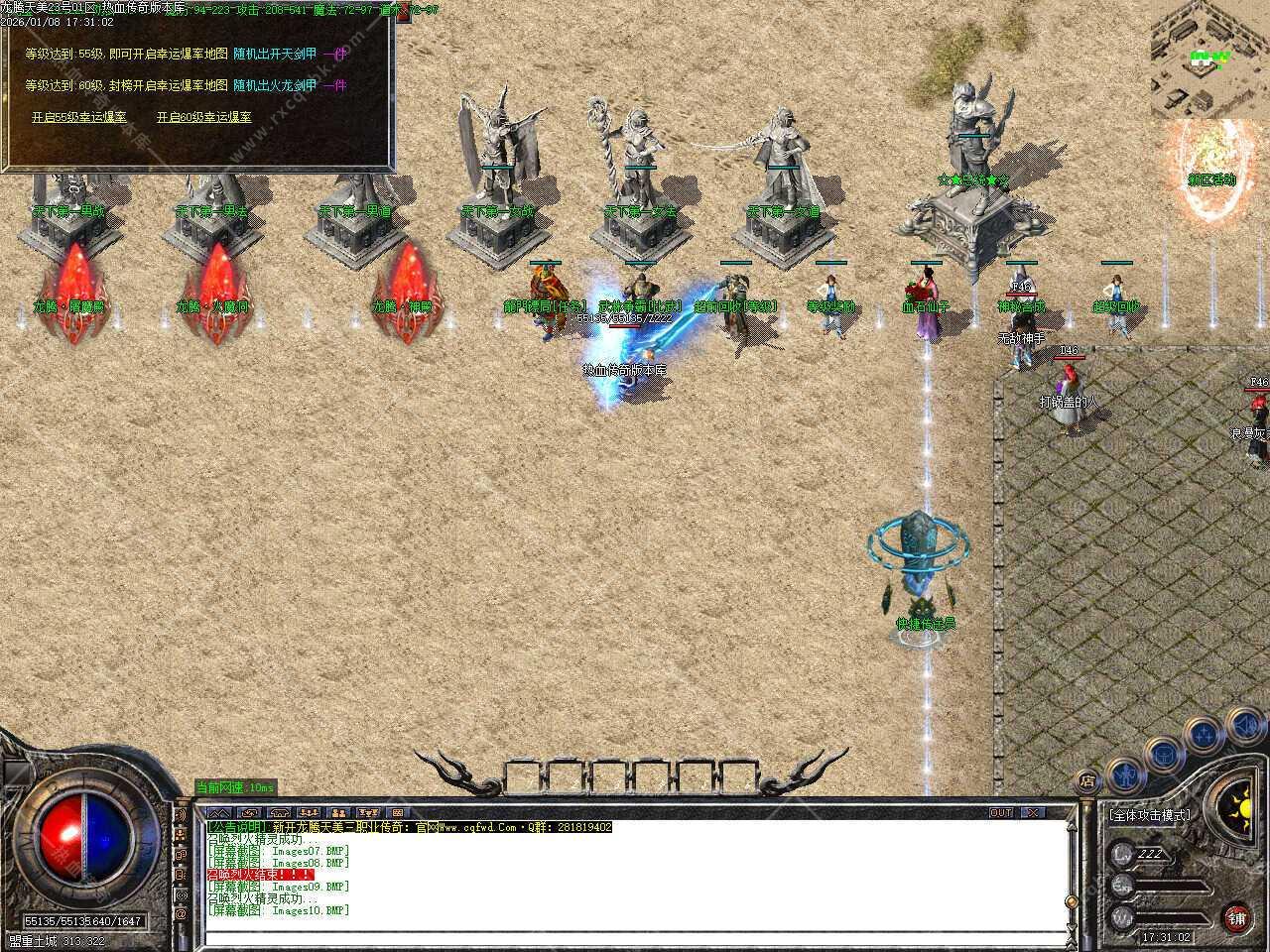Screen dimensions: 1270x952
Task: Select the chat scrollbar handle
Action: pyautogui.click(x=1070, y=900)
